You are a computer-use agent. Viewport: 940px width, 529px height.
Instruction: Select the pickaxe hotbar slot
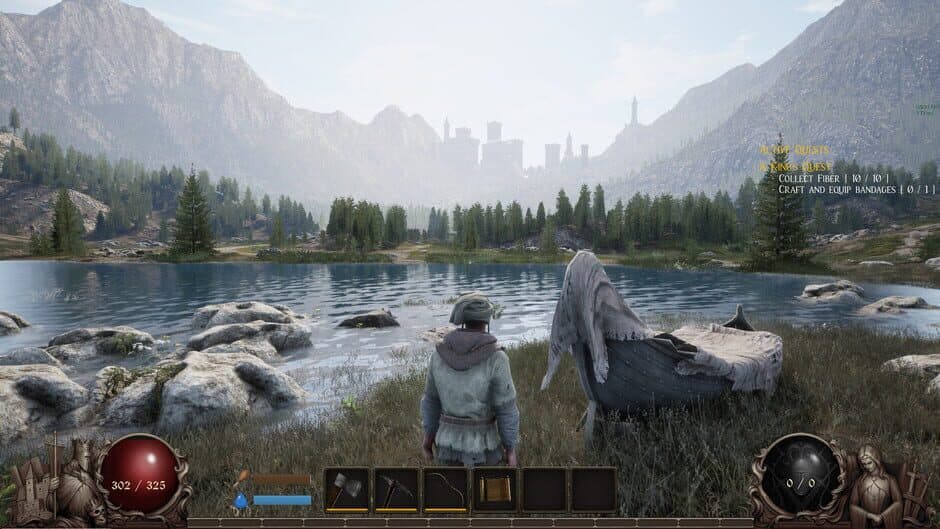[x=396, y=489]
